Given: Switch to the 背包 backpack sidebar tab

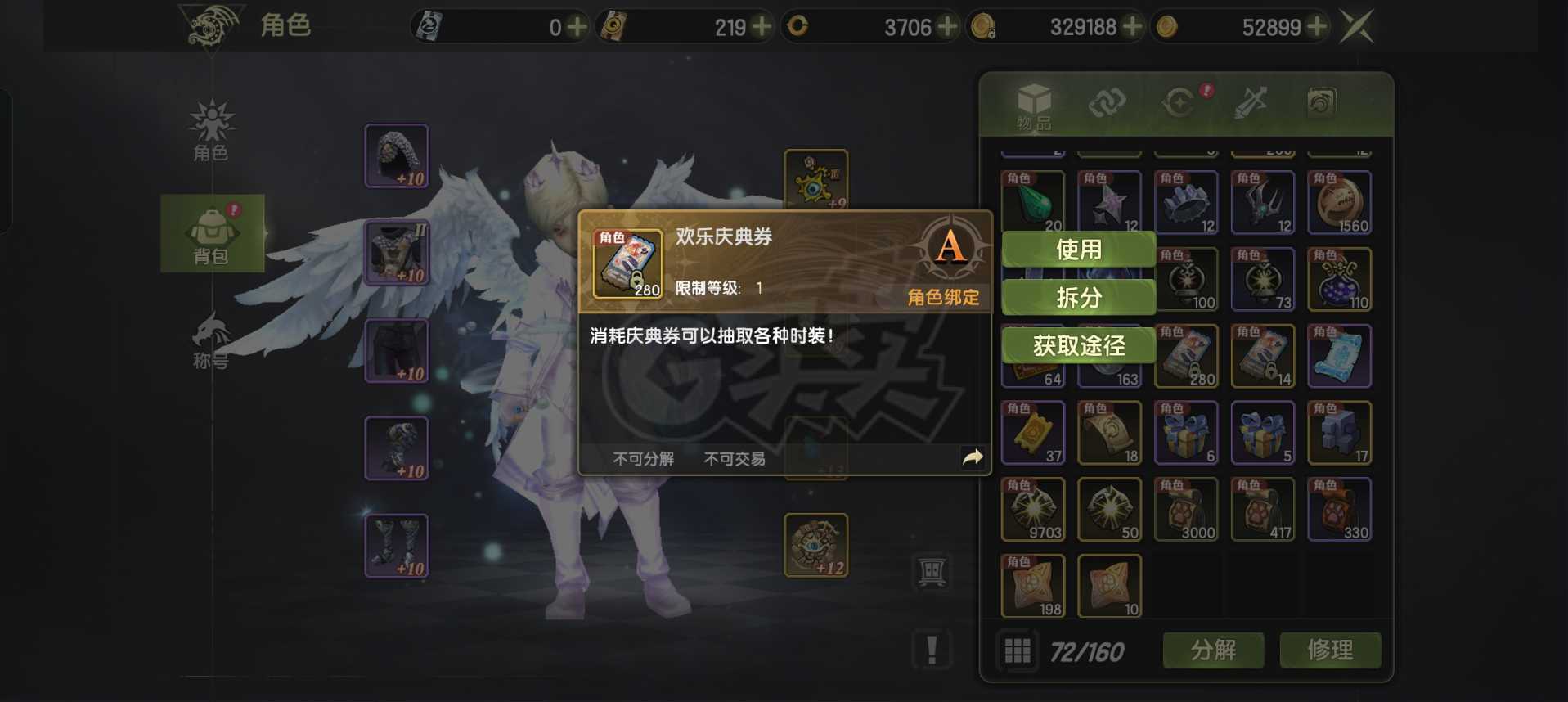Looking at the screenshot, I should tap(212, 233).
